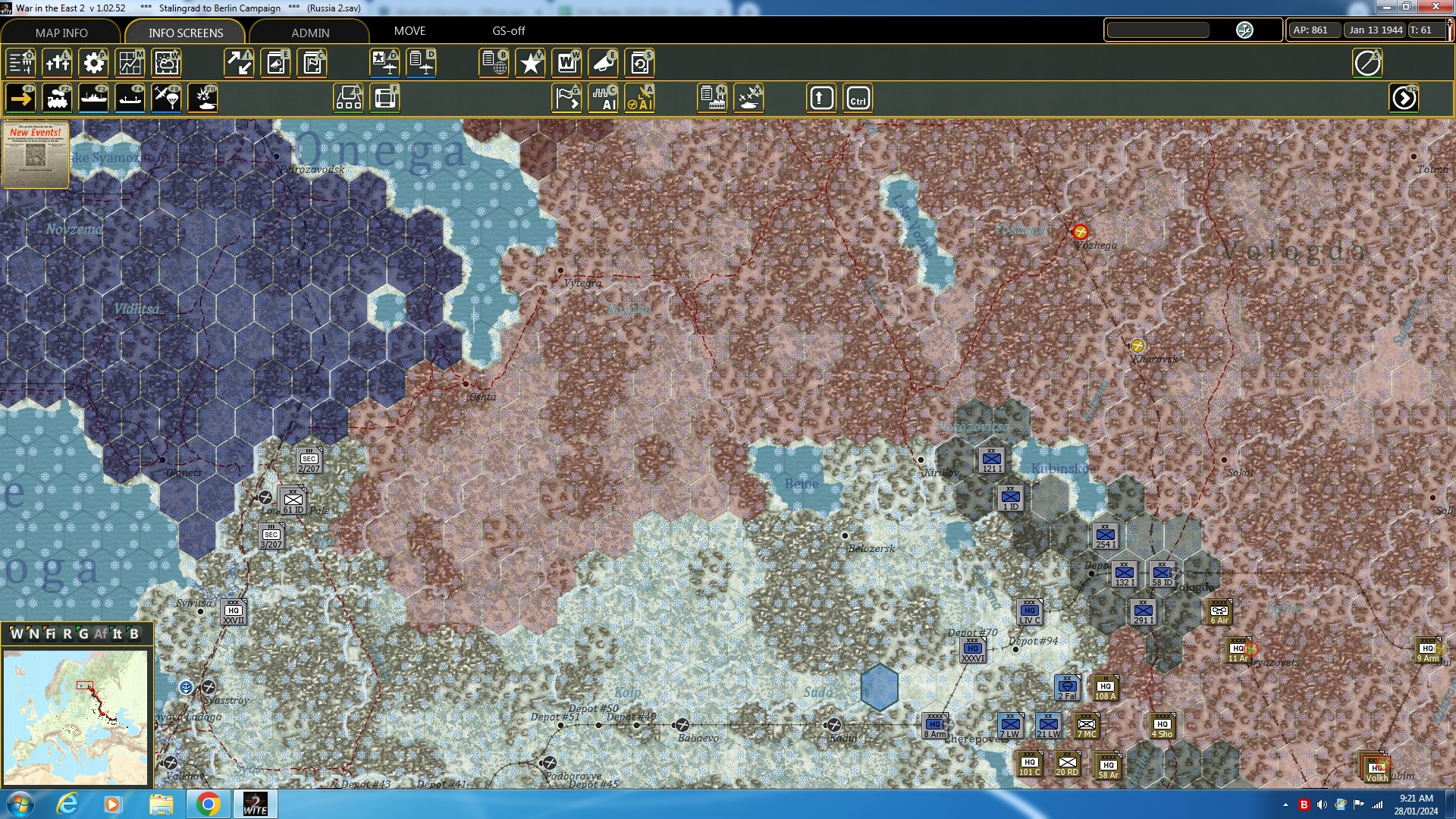The image size is (1456, 819).
Task: Open the Save game (S) icon
Action: coord(639,63)
